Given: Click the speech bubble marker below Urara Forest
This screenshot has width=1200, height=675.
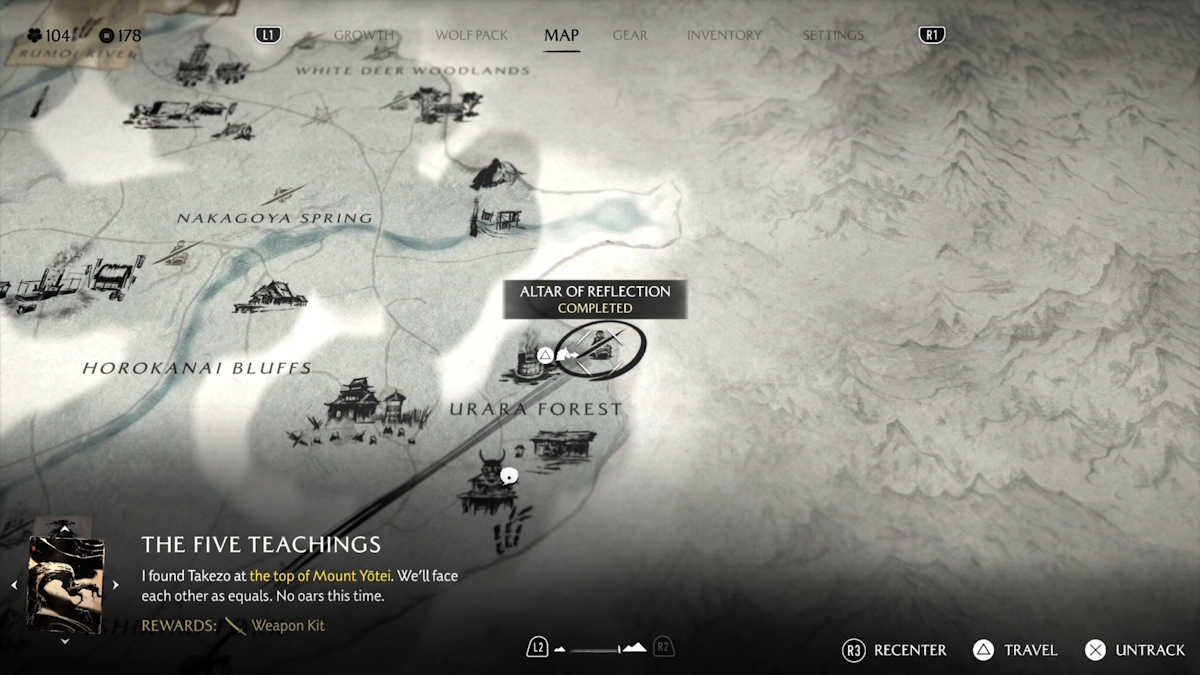Looking at the screenshot, I should click(509, 476).
